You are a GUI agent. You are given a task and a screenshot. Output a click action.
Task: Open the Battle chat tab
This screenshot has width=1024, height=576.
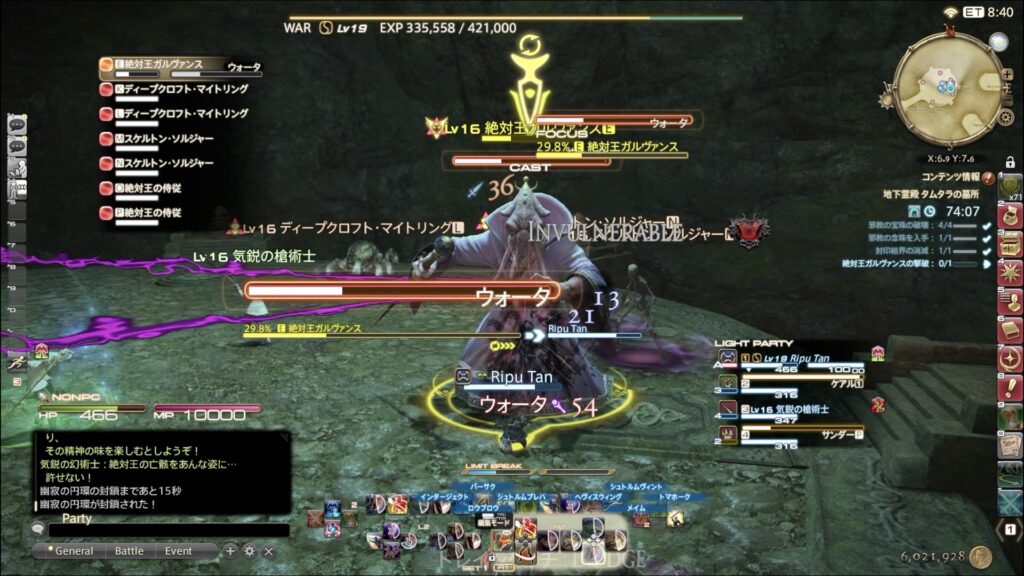tap(129, 551)
